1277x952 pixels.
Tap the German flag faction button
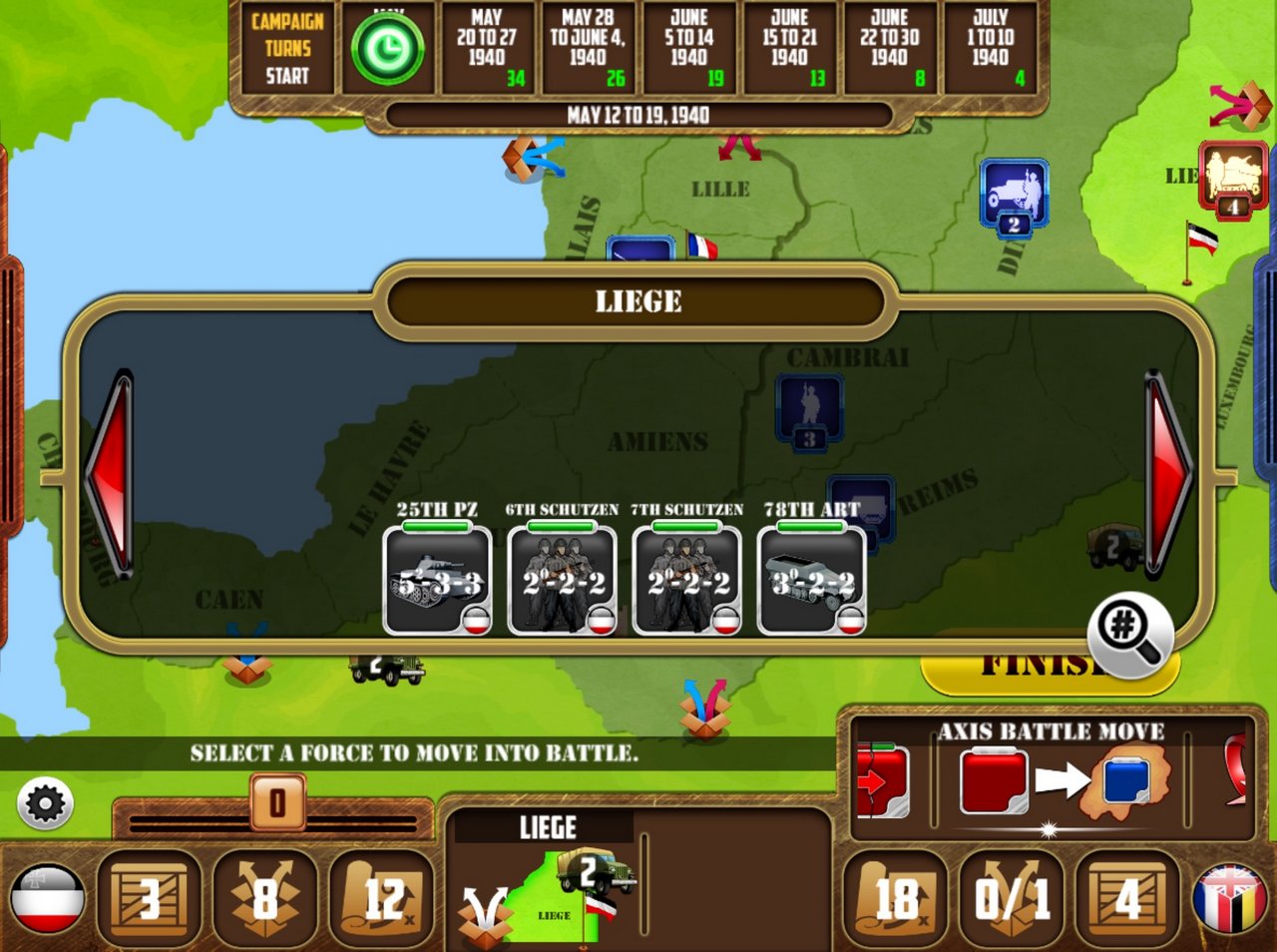pos(47,898)
